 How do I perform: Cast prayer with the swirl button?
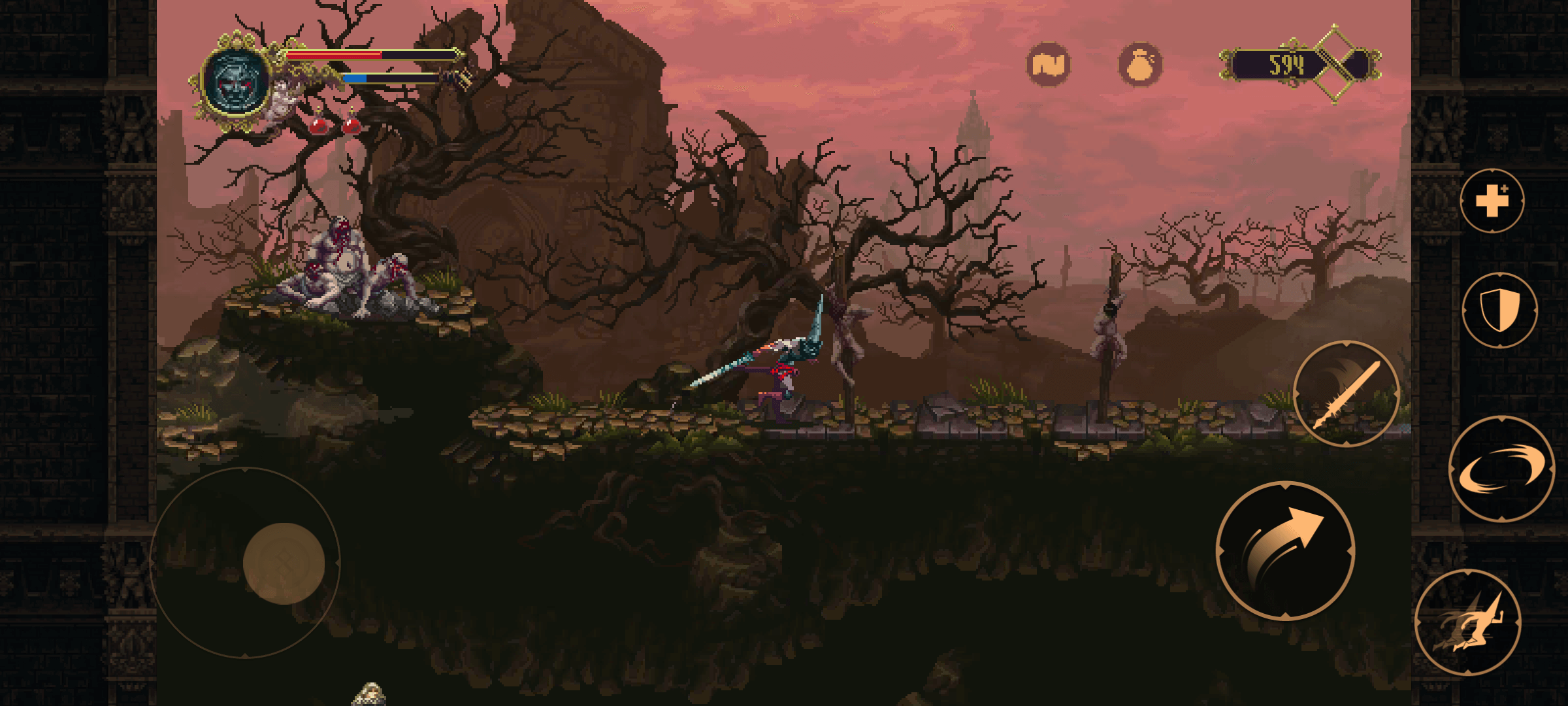1501,469
